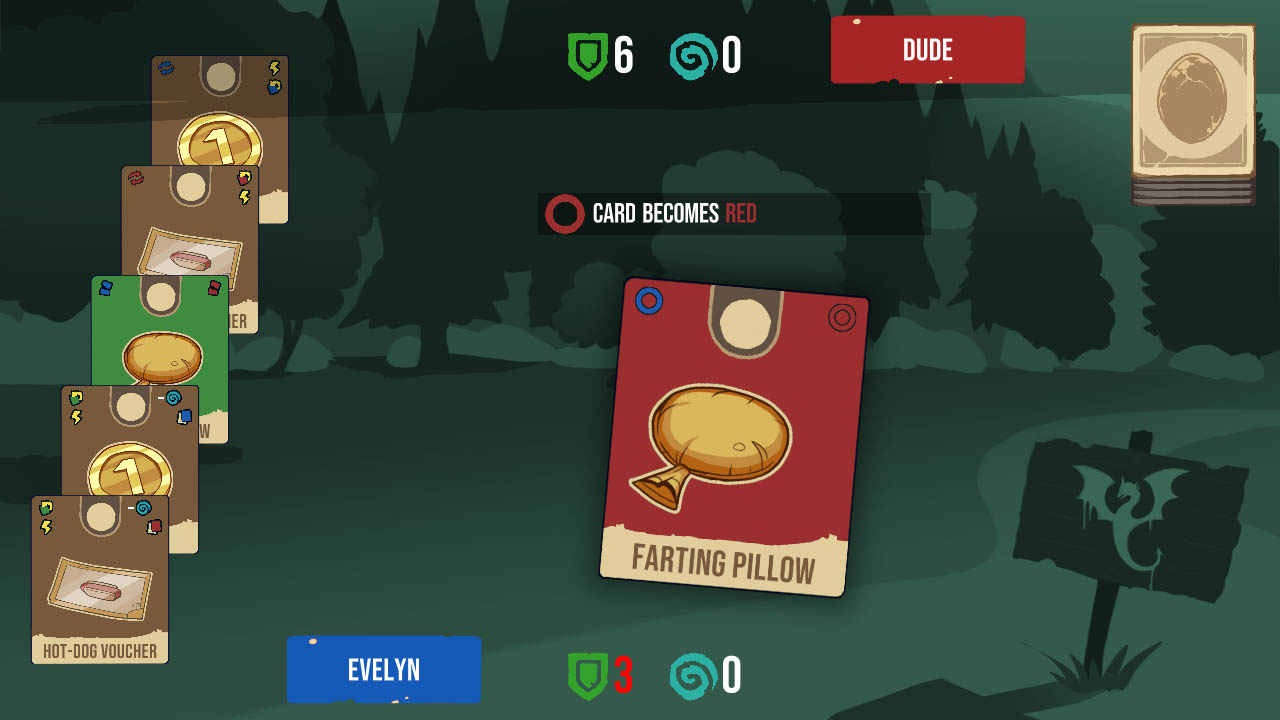Click the DUDE player nameplate
1280x720 pixels.
[x=927, y=49]
